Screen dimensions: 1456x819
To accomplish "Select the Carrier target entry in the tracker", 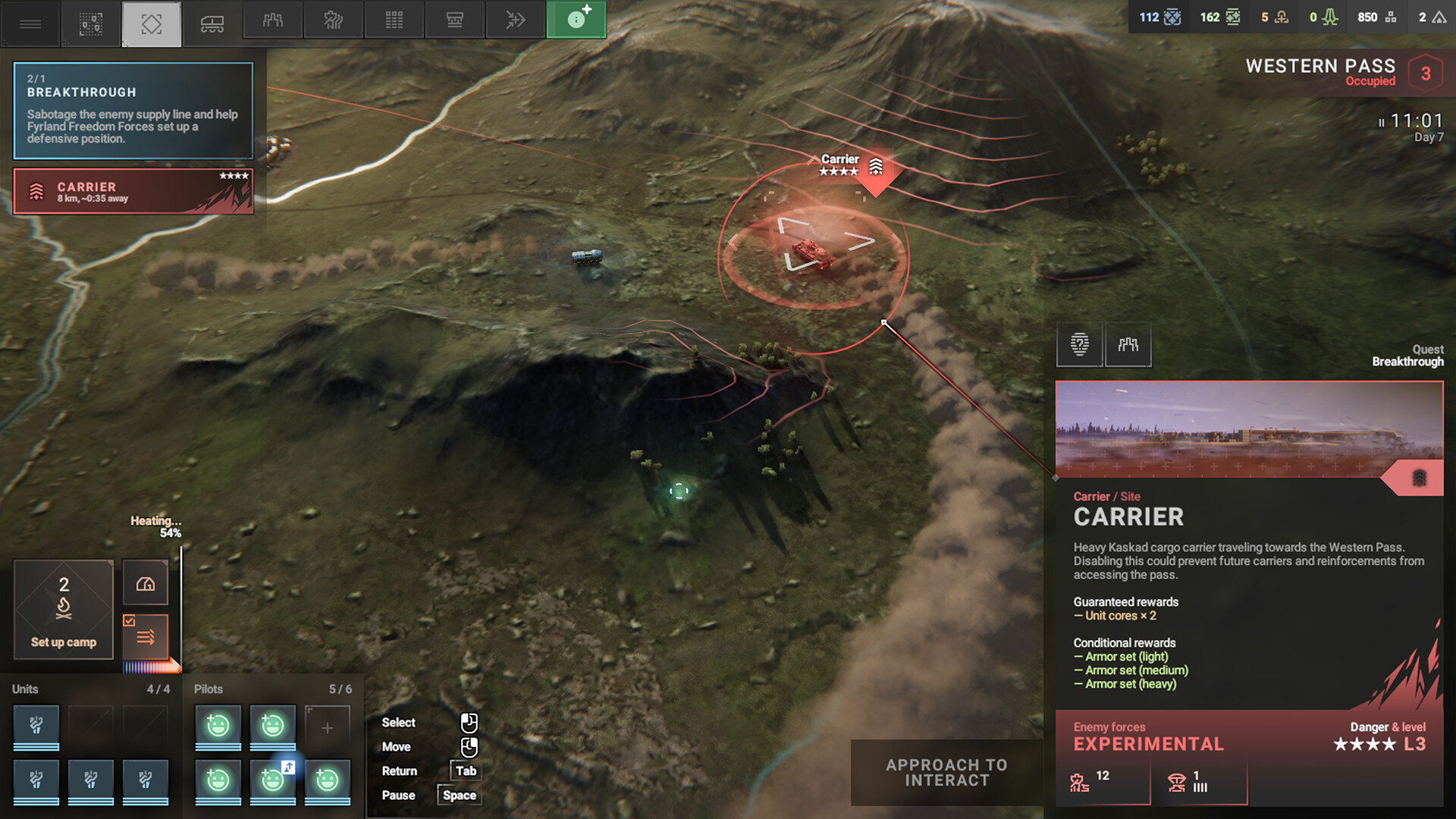I will 133,191.
